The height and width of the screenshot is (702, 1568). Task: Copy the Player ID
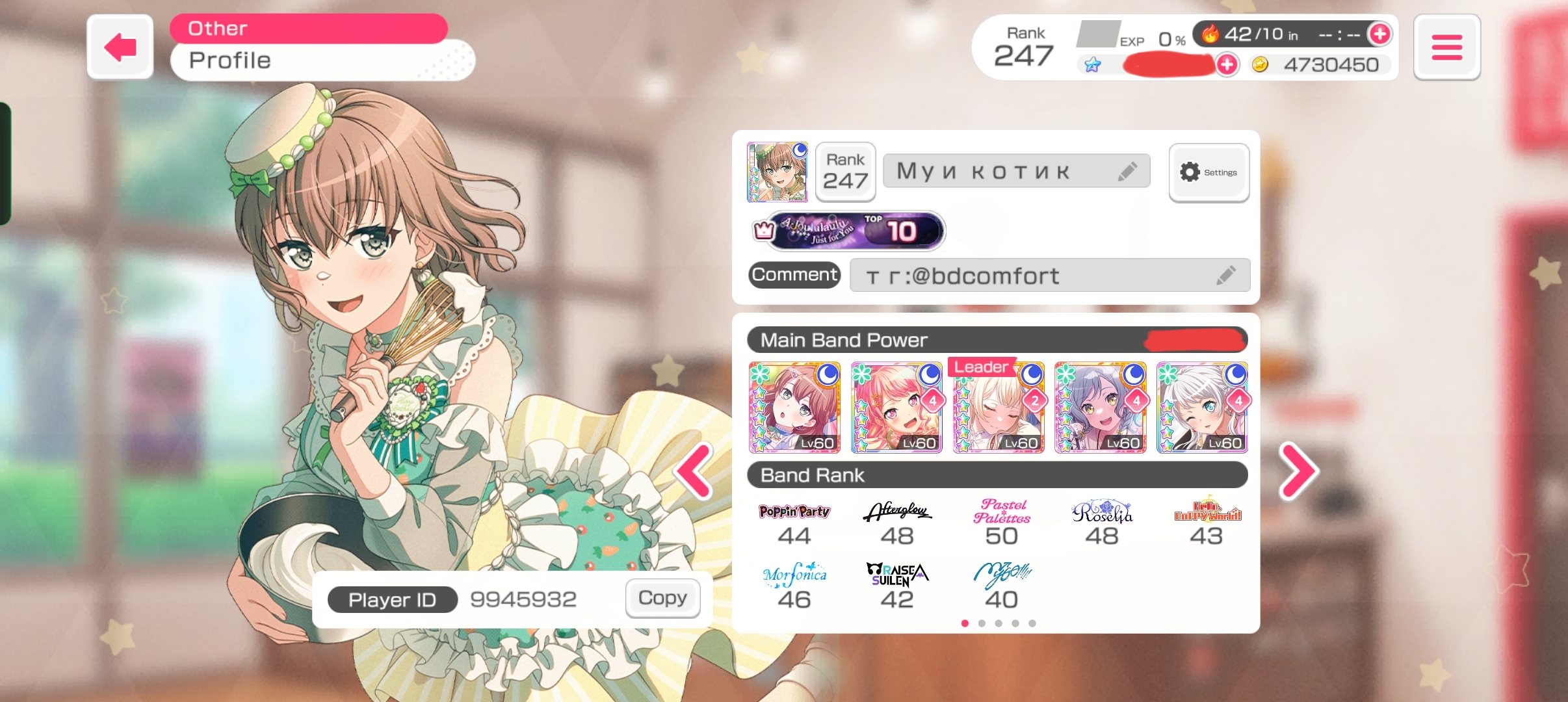662,598
